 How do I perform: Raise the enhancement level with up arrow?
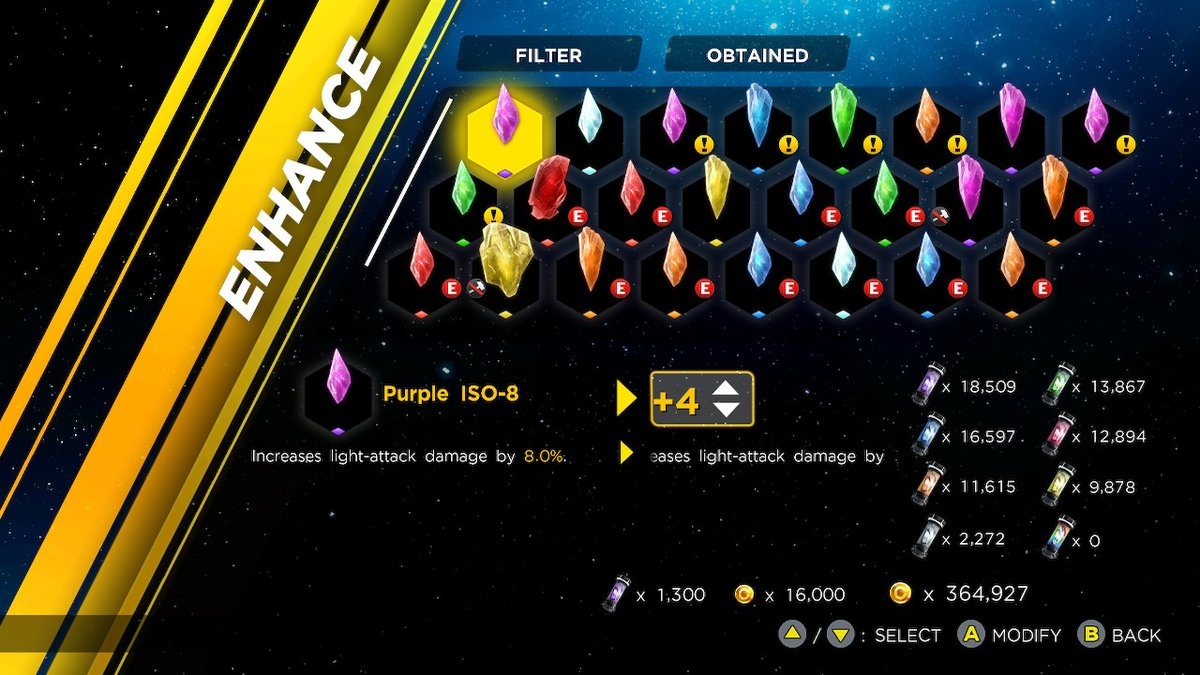coord(727,390)
